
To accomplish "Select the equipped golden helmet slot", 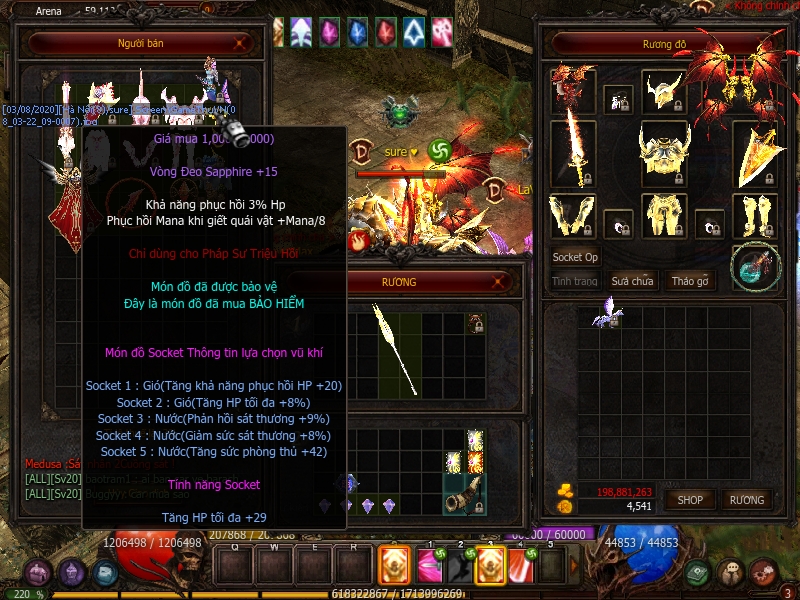I will click(x=661, y=91).
